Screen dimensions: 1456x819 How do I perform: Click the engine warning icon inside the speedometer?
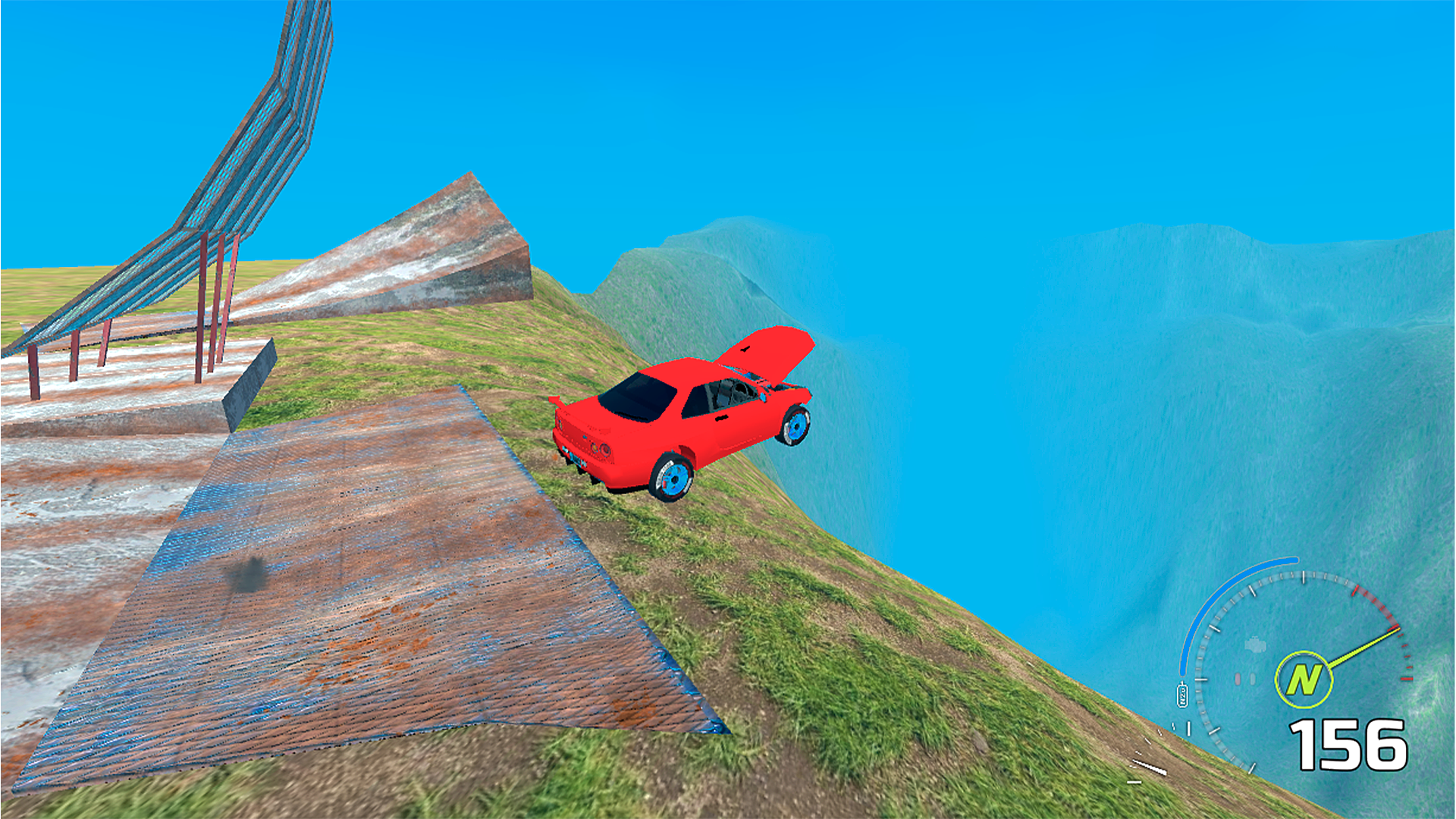[1255, 645]
